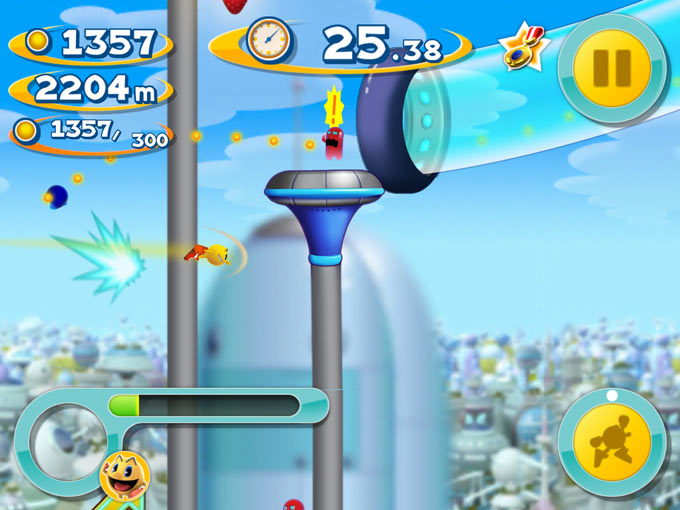Viewport: 680px width, 510px height.
Task: Tap the Pac-Man face power-up icon
Action: pos(126,479)
